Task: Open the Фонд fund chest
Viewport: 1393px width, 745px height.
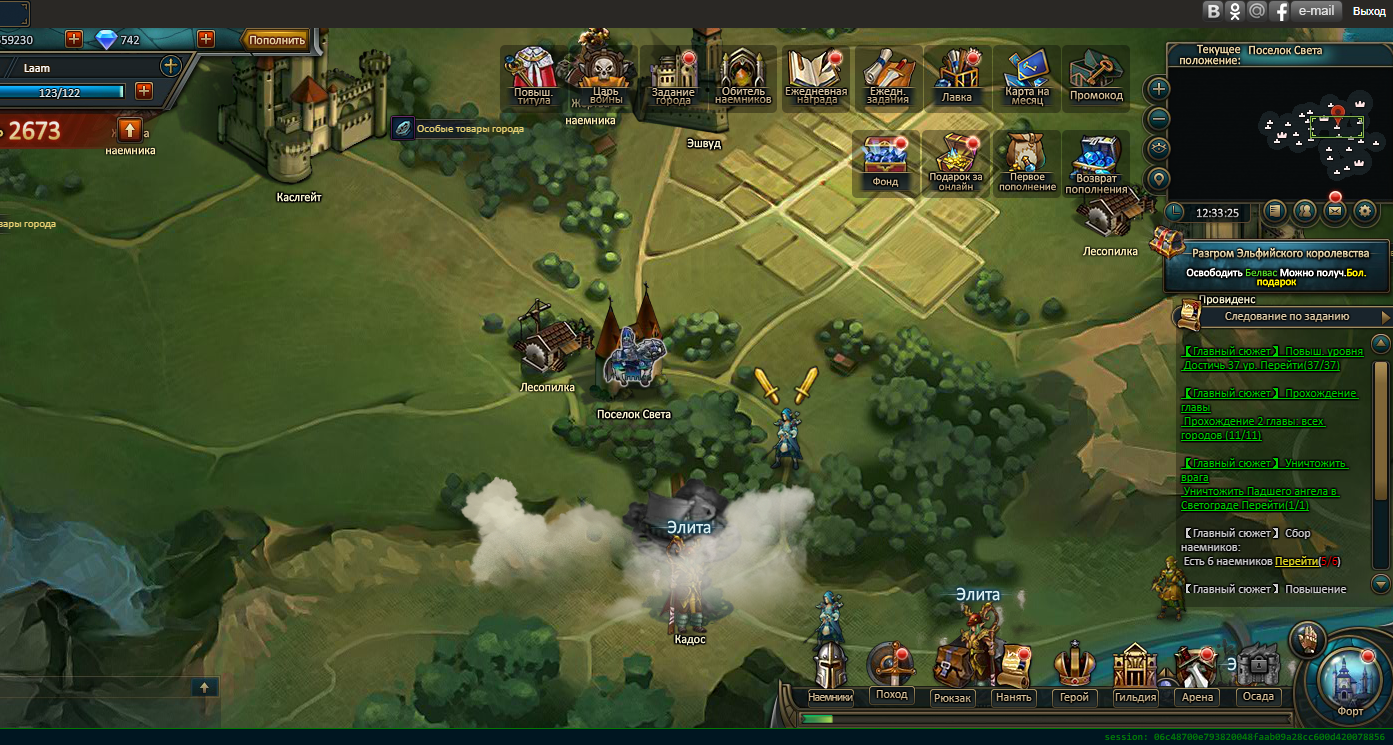Action: click(x=885, y=161)
